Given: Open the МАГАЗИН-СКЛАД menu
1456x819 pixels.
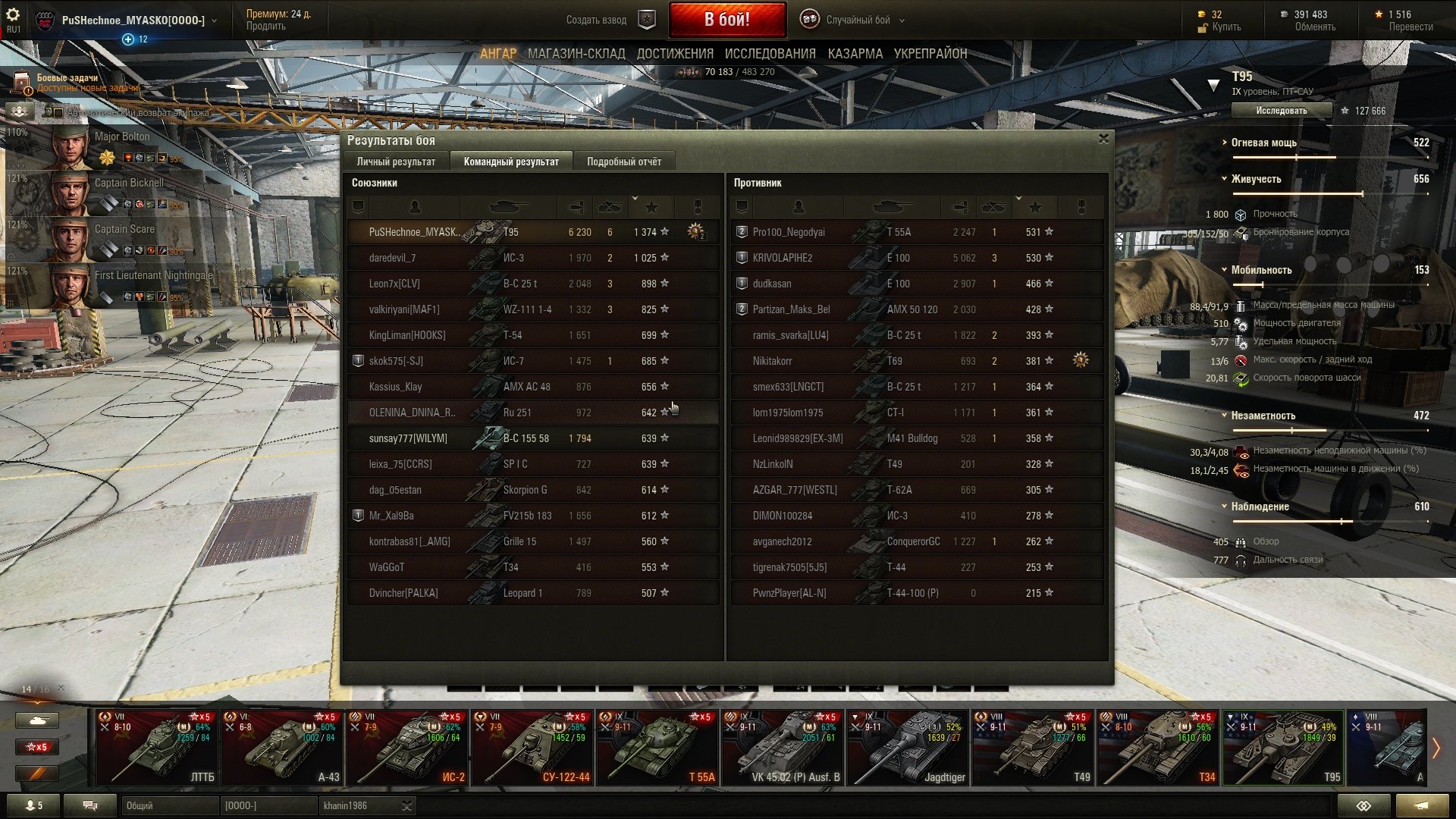Looking at the screenshot, I should click(x=576, y=54).
